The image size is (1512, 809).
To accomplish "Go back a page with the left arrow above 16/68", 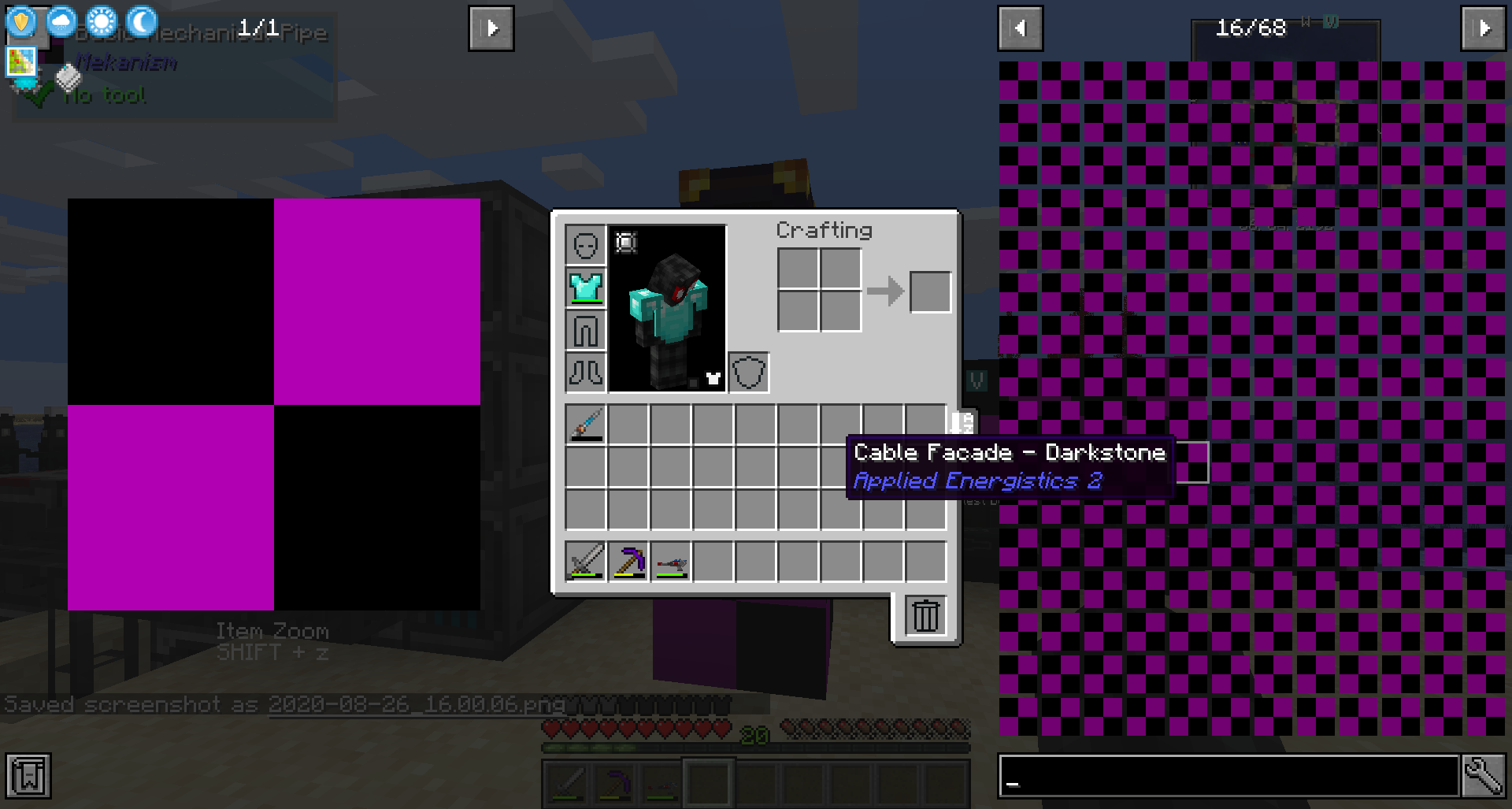I will pos(1021,28).
